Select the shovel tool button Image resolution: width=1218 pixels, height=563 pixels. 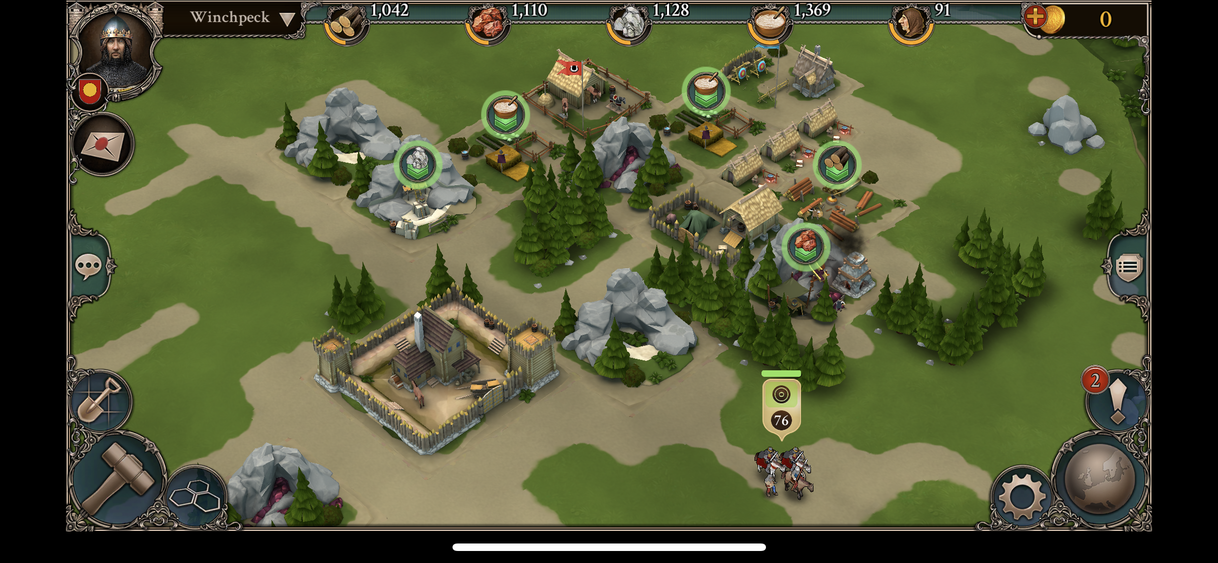click(101, 400)
